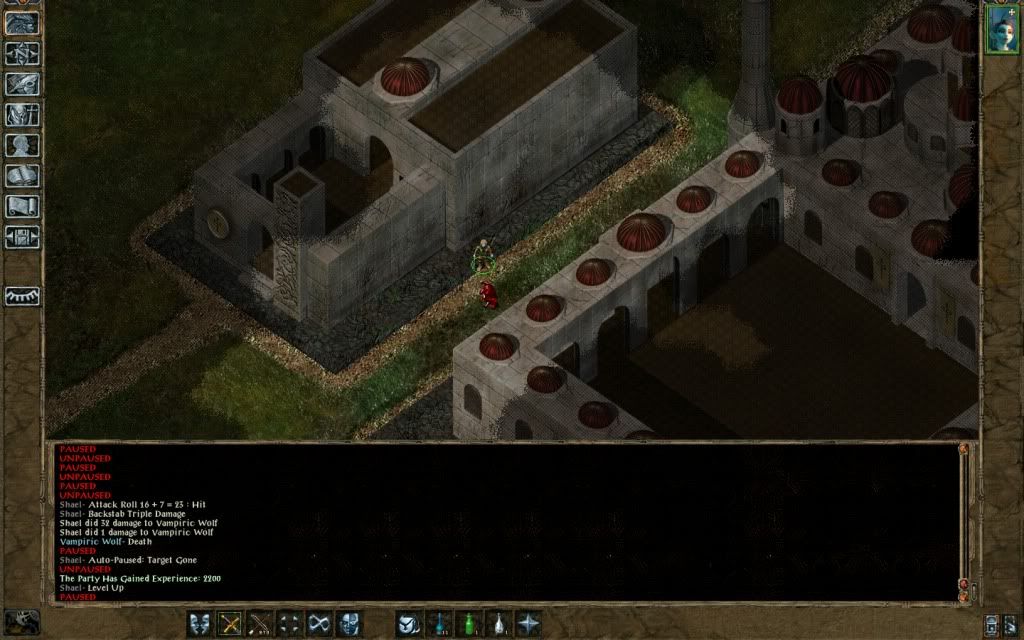1024x640 pixels.
Task: Open the character record bust icon
Action: 22,146
